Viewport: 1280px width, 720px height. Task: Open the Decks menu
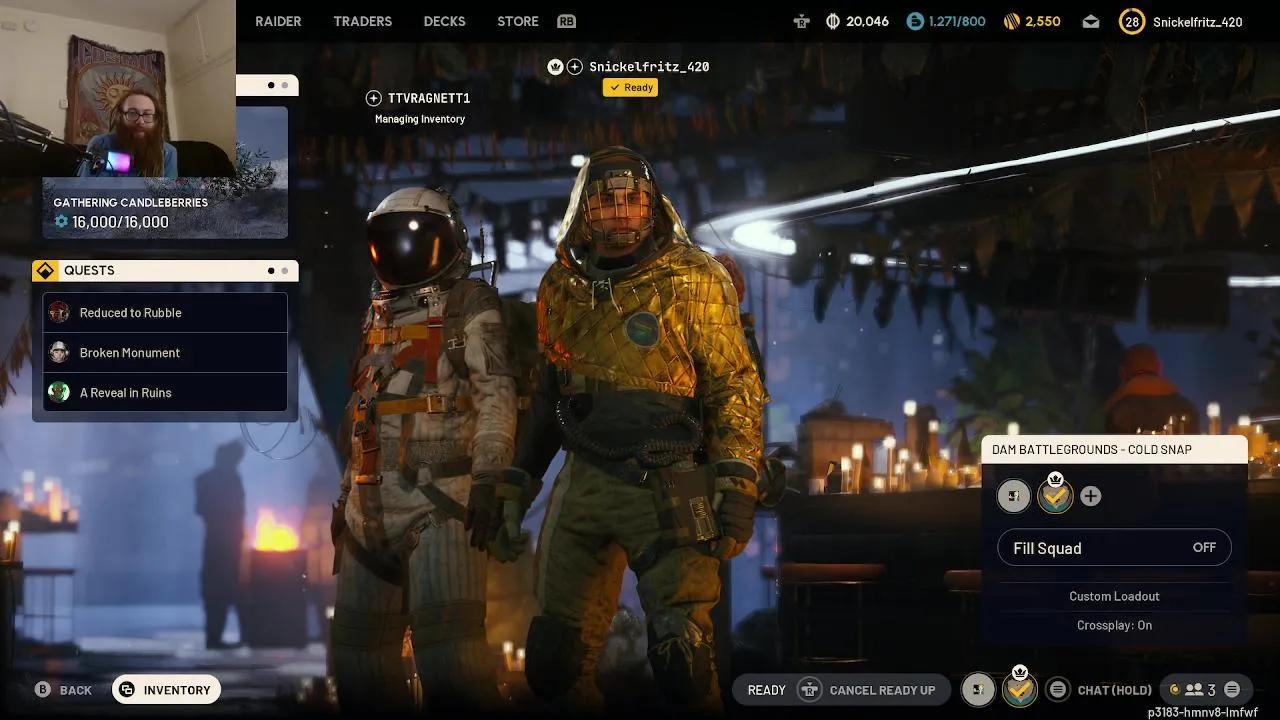click(444, 21)
